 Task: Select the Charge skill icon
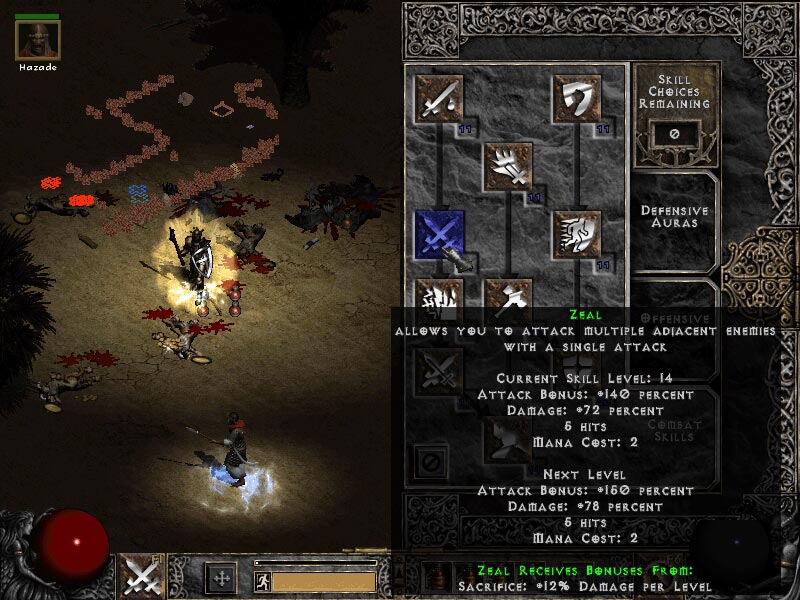click(x=577, y=235)
